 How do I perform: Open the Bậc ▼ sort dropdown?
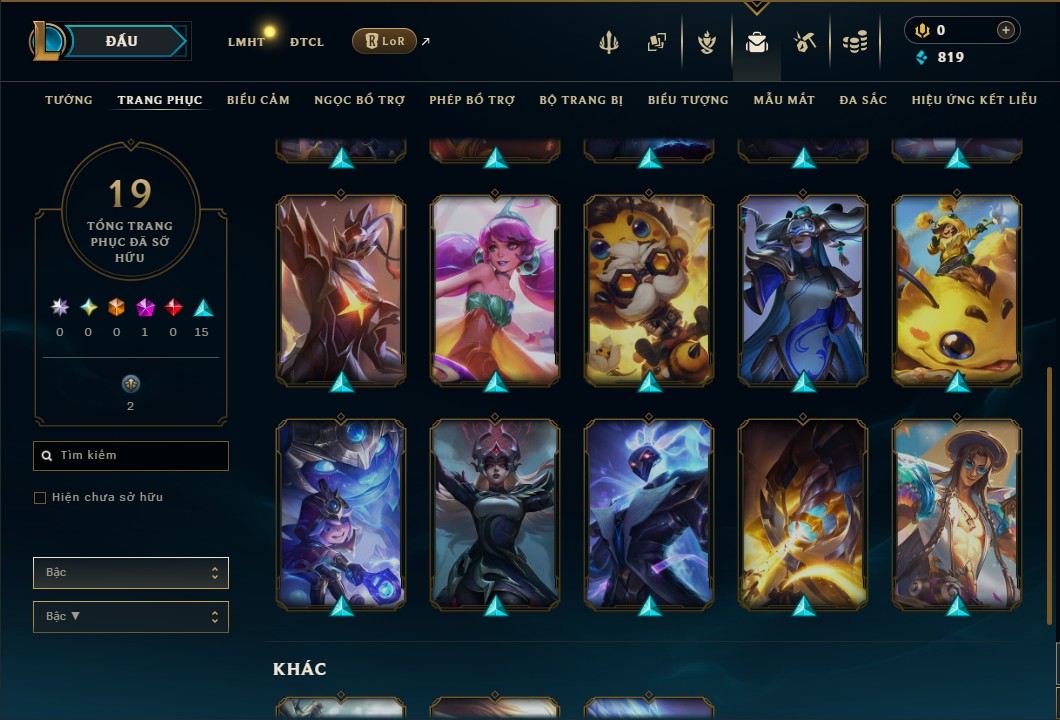click(131, 617)
